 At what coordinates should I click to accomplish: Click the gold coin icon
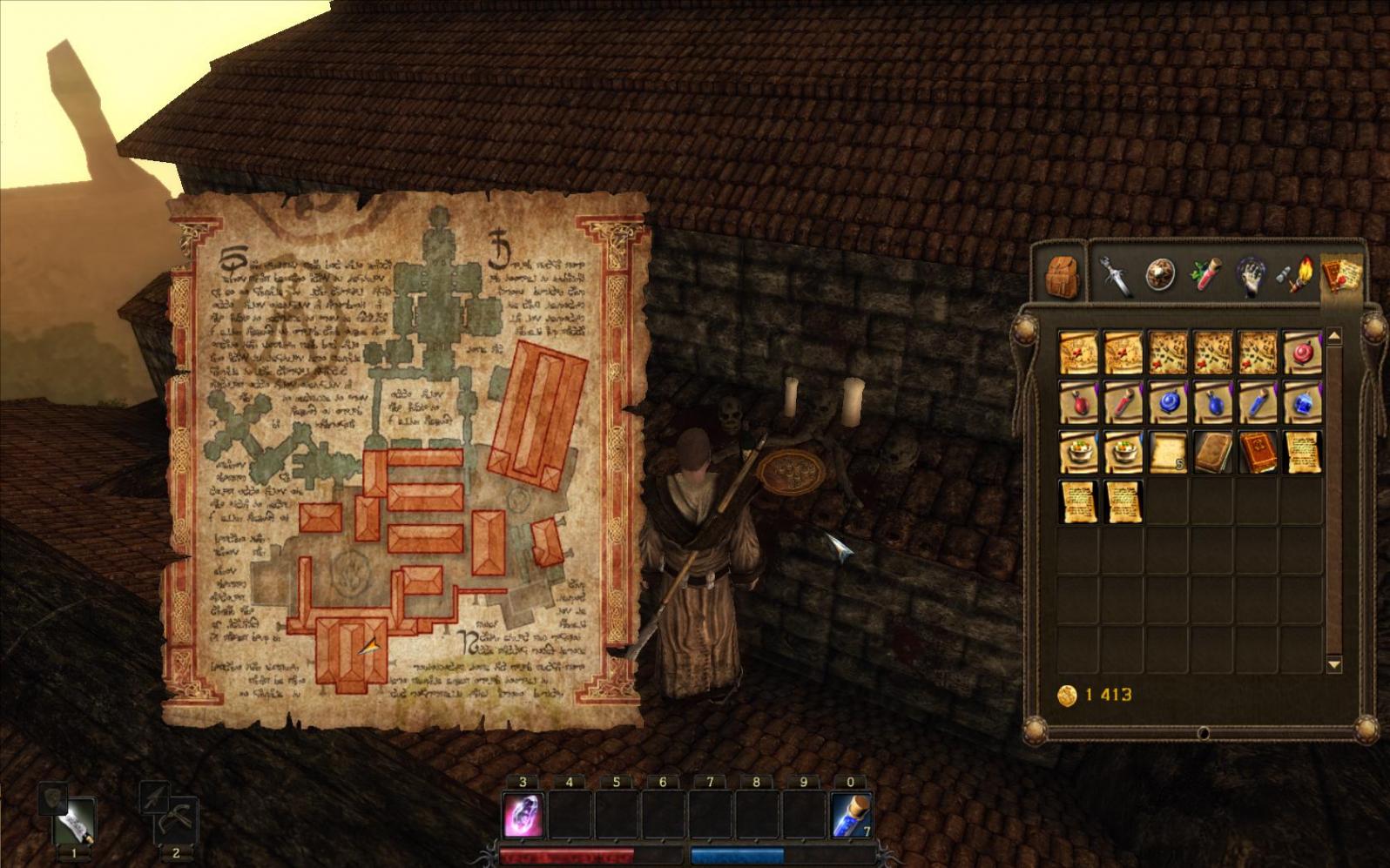1067,695
